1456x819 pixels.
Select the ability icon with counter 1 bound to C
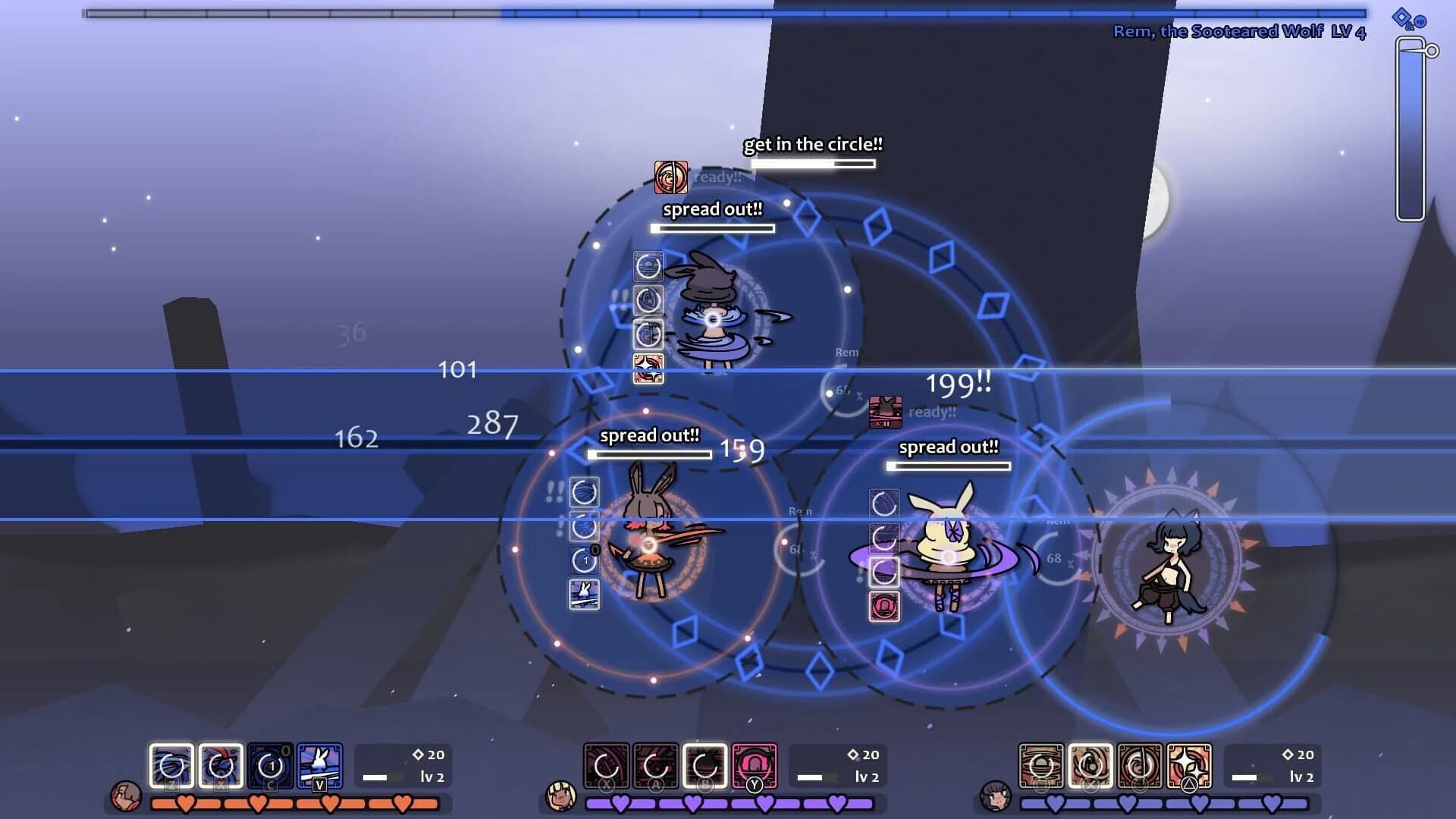coord(269,766)
